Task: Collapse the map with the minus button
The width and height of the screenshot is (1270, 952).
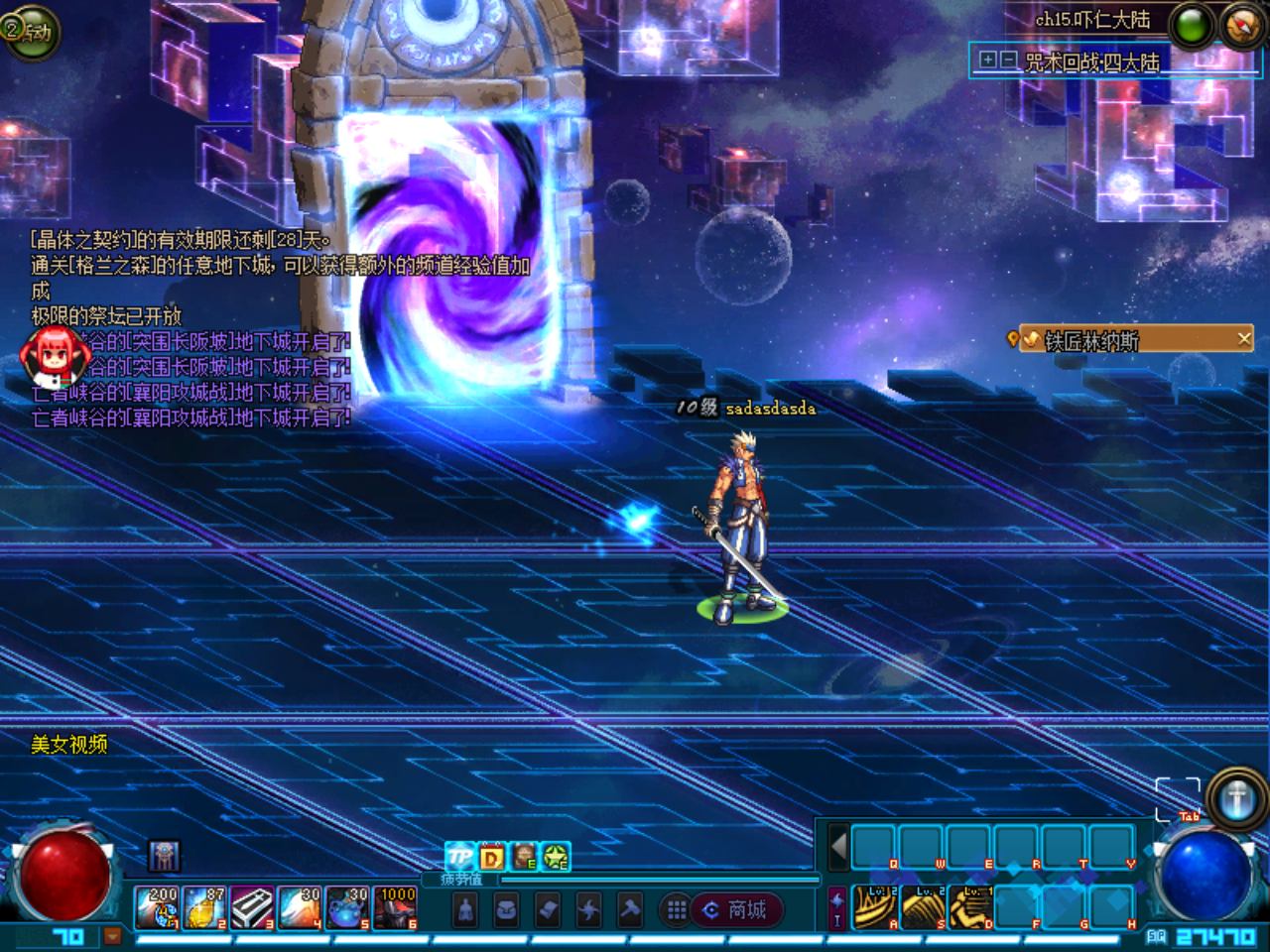Action: pos(1008,60)
